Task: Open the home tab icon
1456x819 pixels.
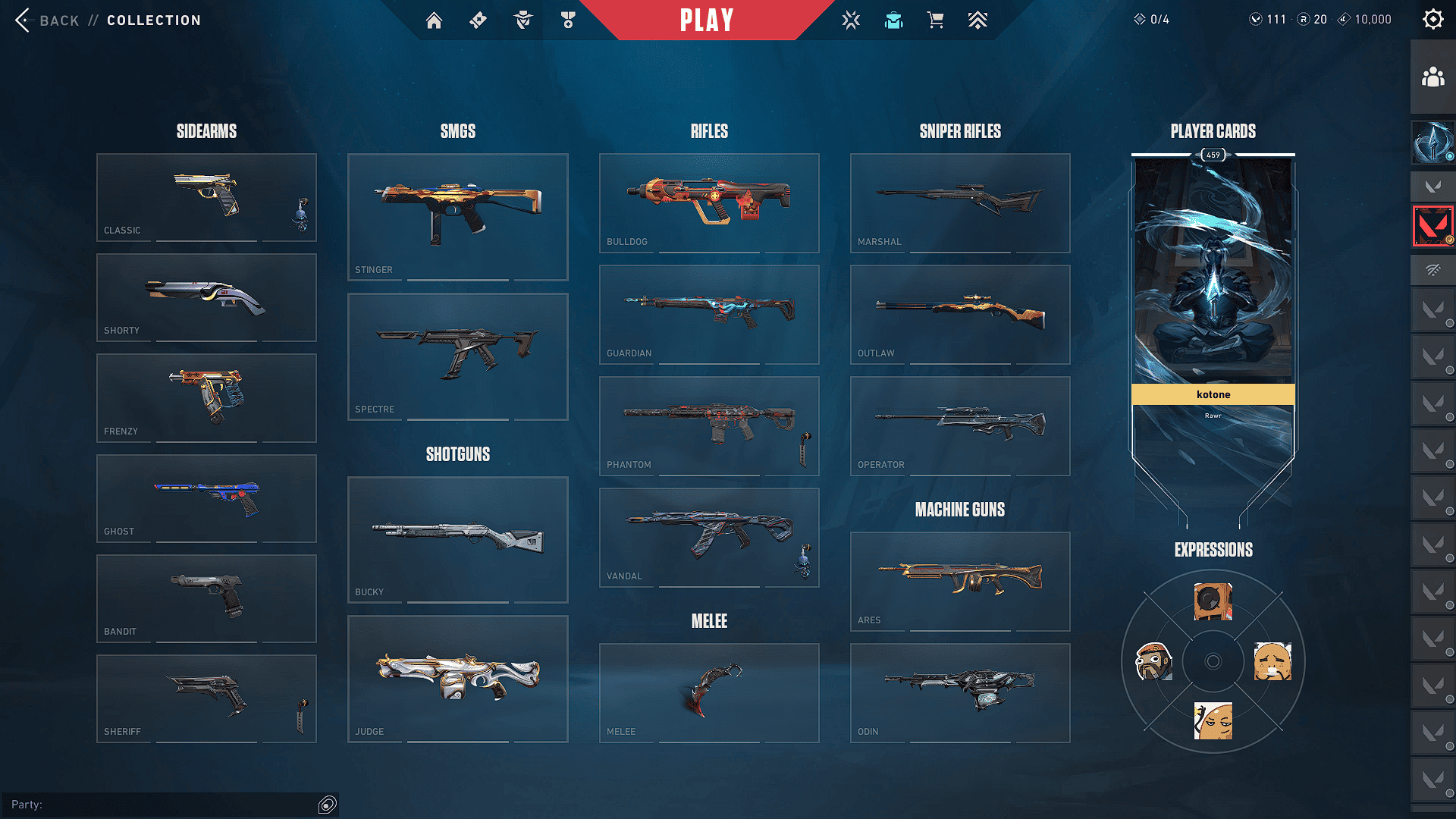Action: point(434,20)
